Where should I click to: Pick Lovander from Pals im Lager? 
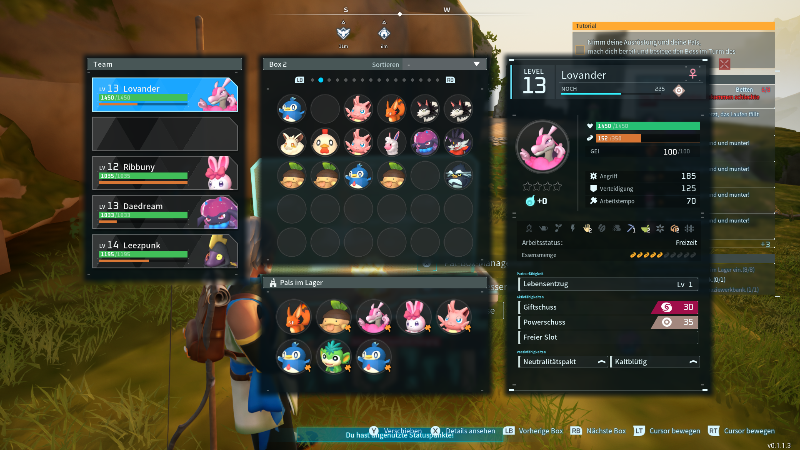[x=358, y=318]
